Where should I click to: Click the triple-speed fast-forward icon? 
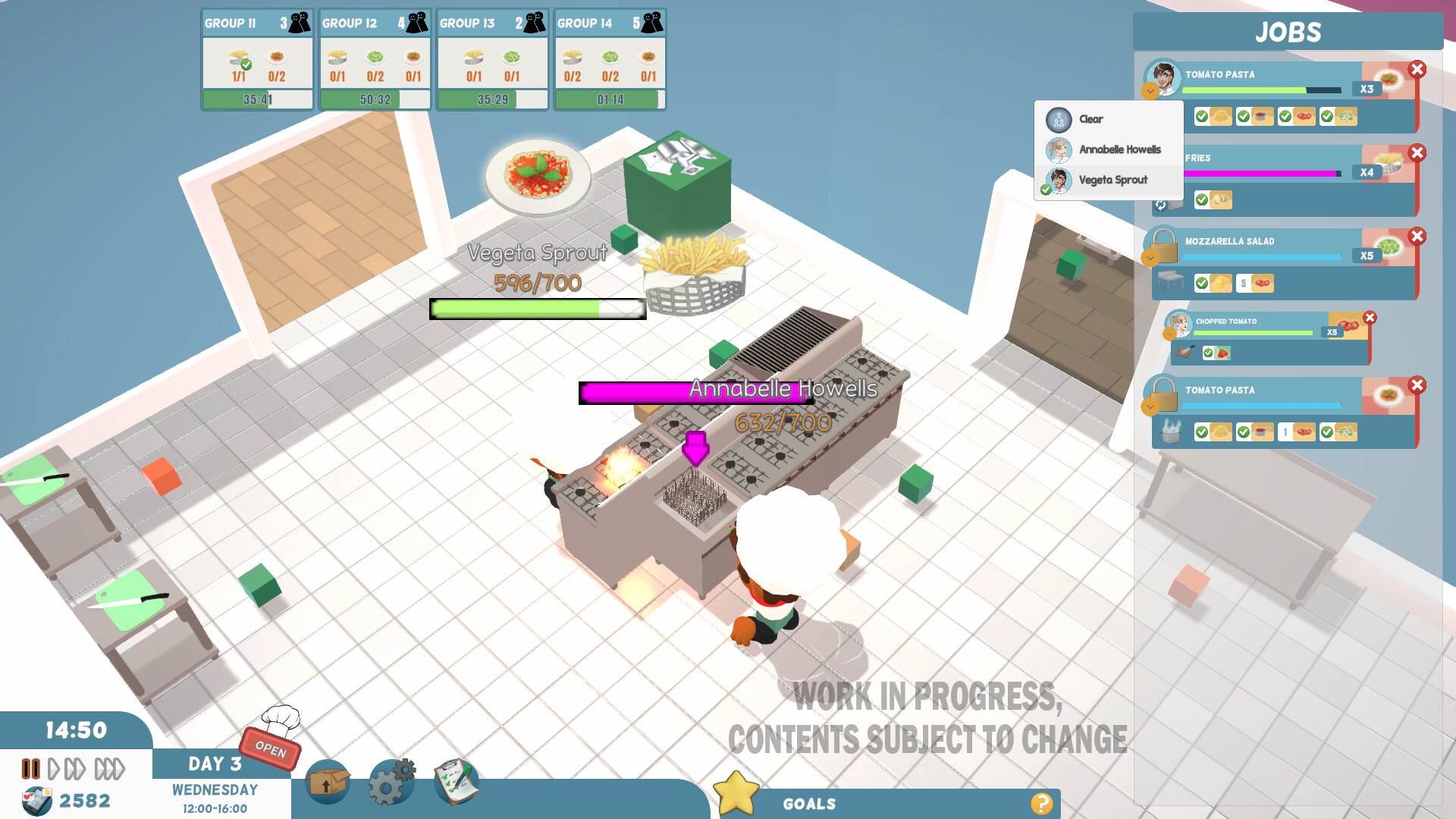(x=109, y=768)
